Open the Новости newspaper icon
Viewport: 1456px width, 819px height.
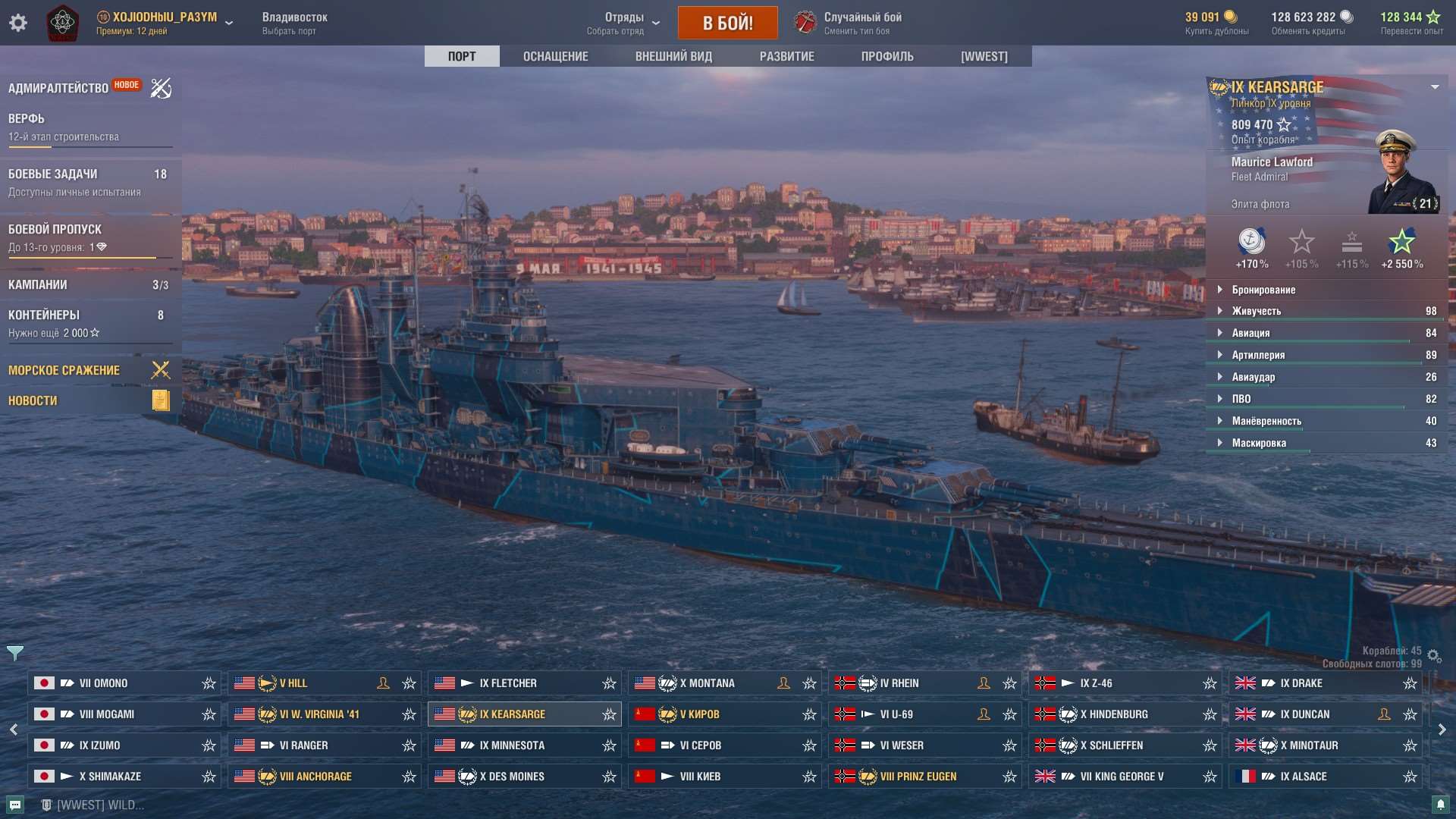160,400
